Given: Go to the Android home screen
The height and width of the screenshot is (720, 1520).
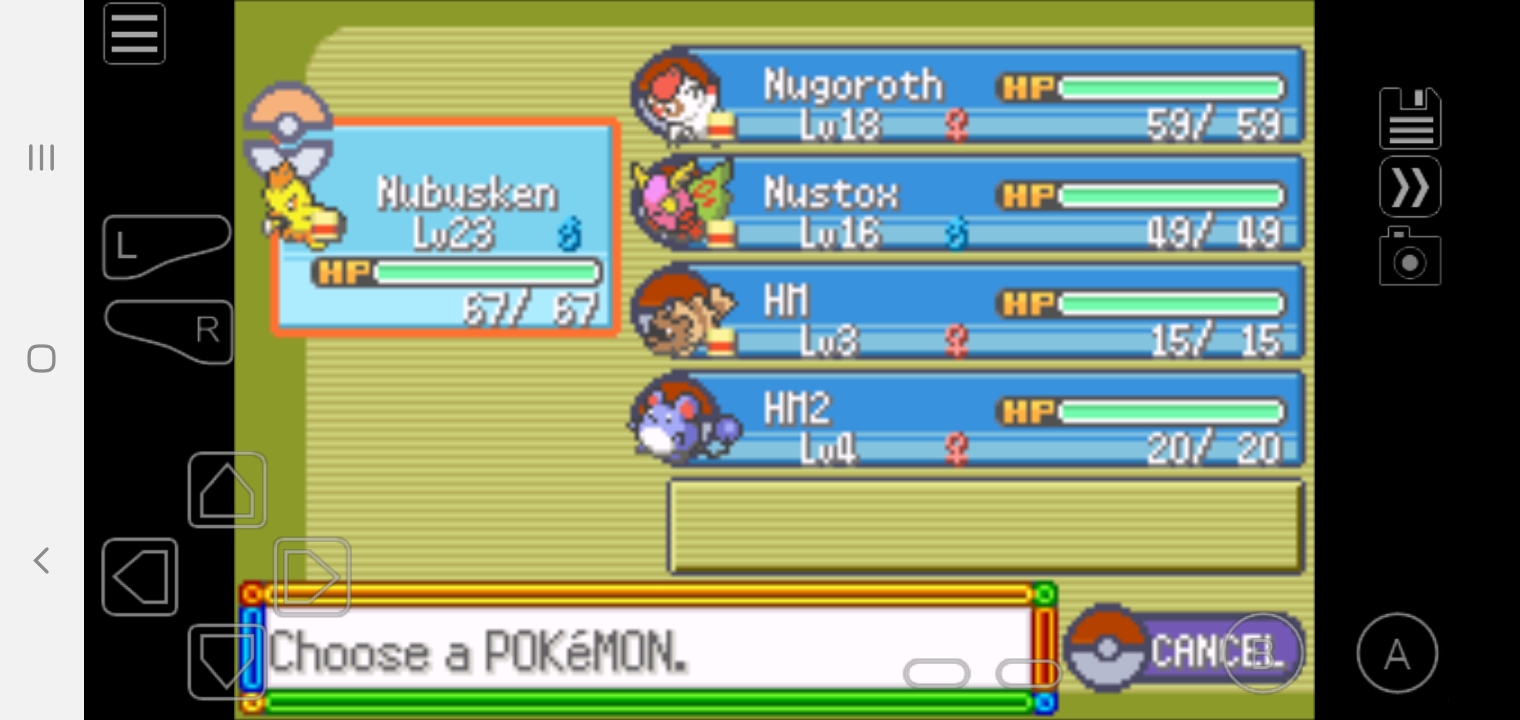Looking at the screenshot, I should point(41,359).
